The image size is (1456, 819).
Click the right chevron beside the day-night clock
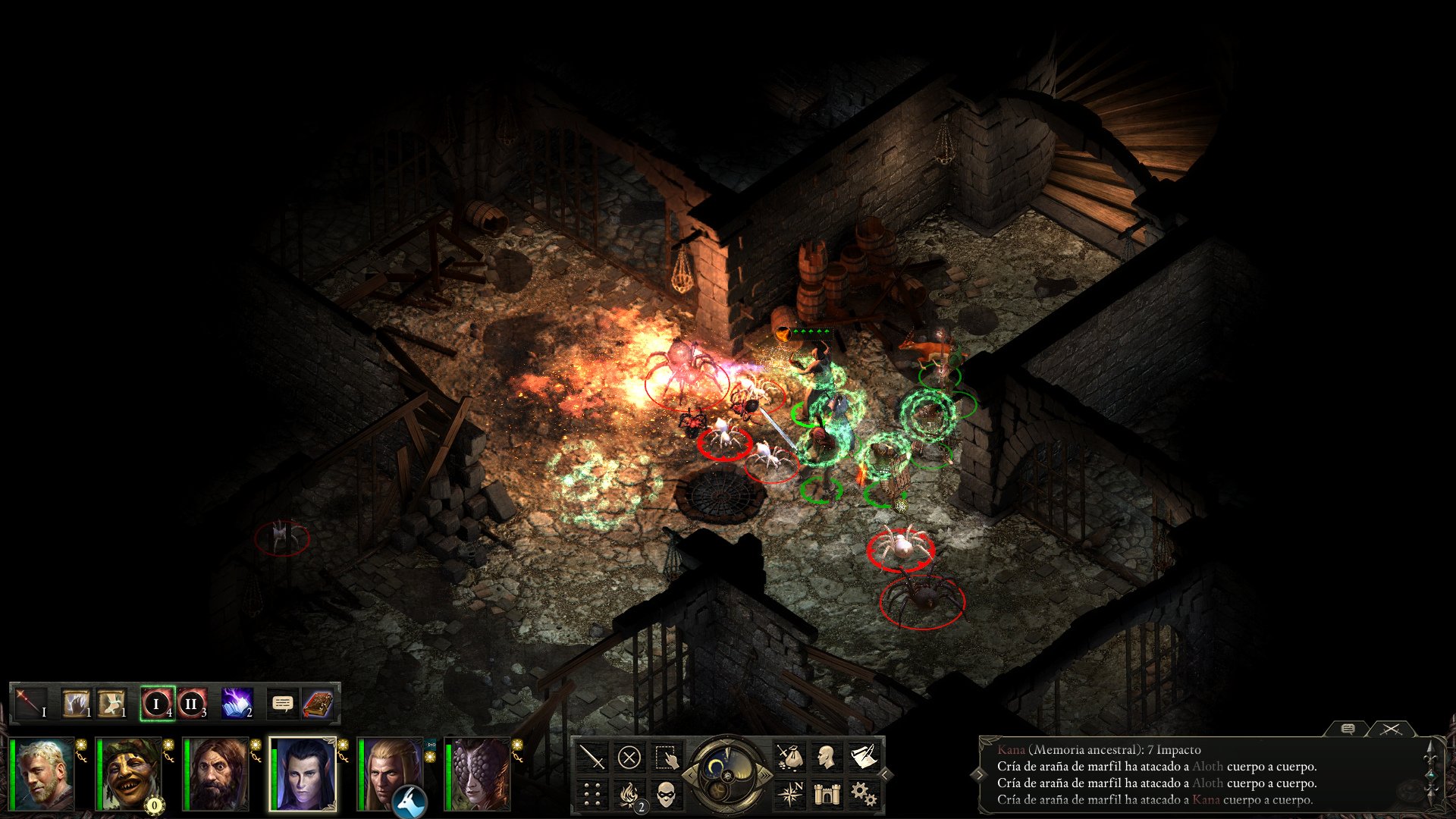point(765,775)
